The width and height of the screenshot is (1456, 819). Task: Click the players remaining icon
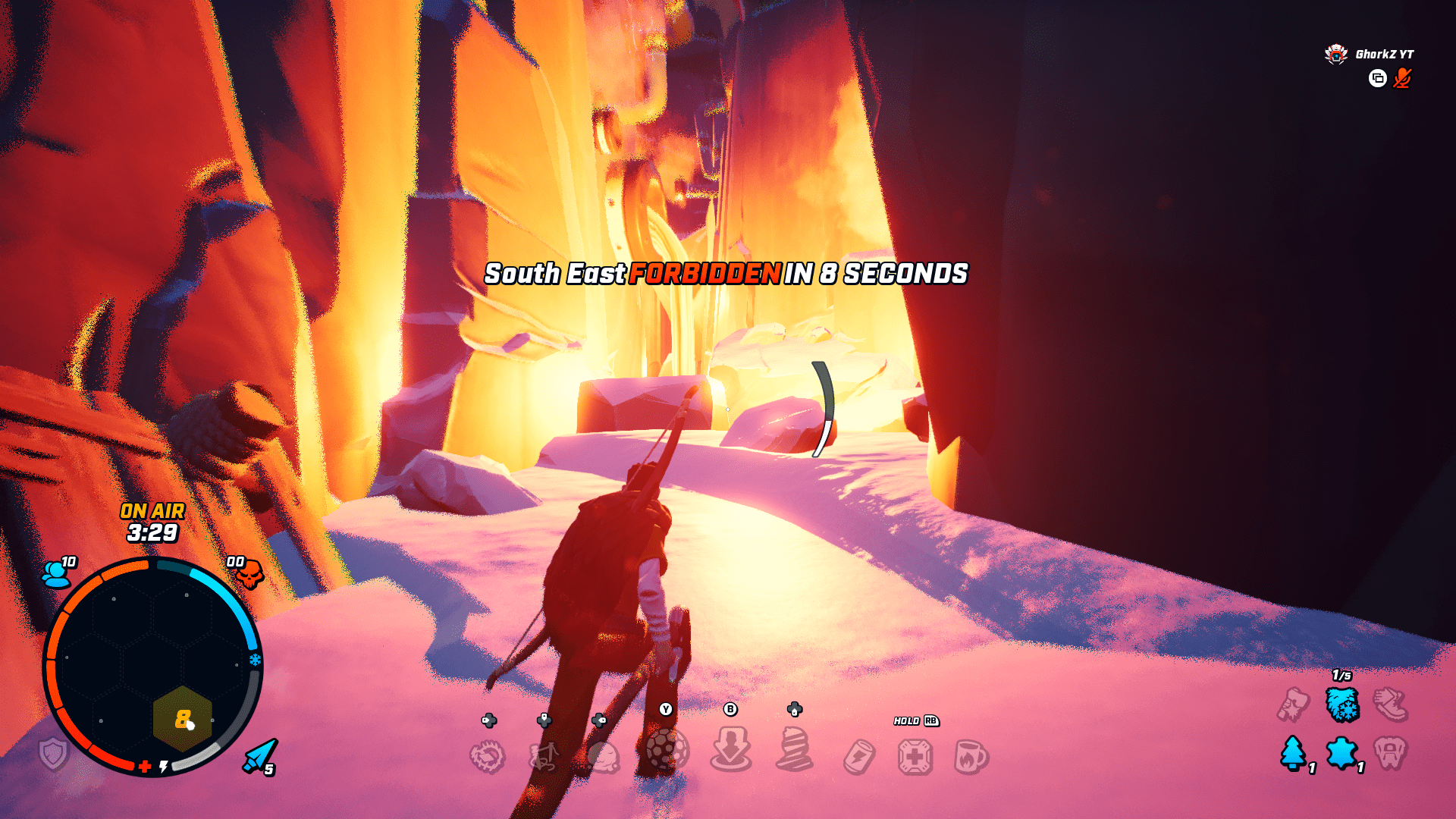[x=56, y=574]
